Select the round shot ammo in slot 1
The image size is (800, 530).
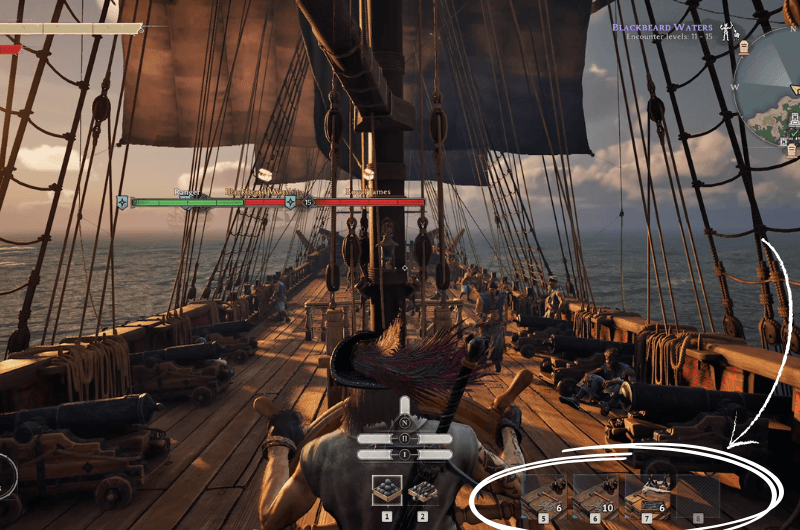tap(386, 490)
